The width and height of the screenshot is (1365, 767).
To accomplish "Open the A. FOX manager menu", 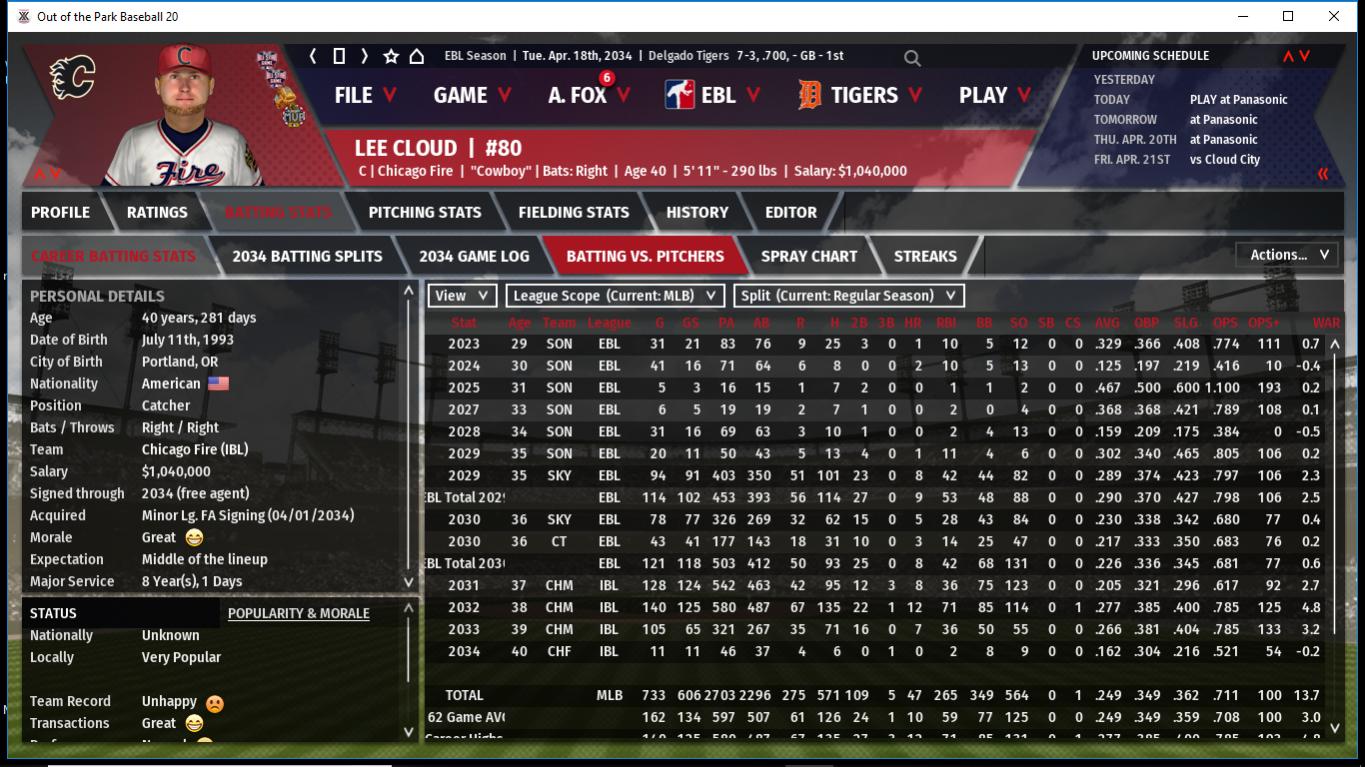I will [588, 95].
